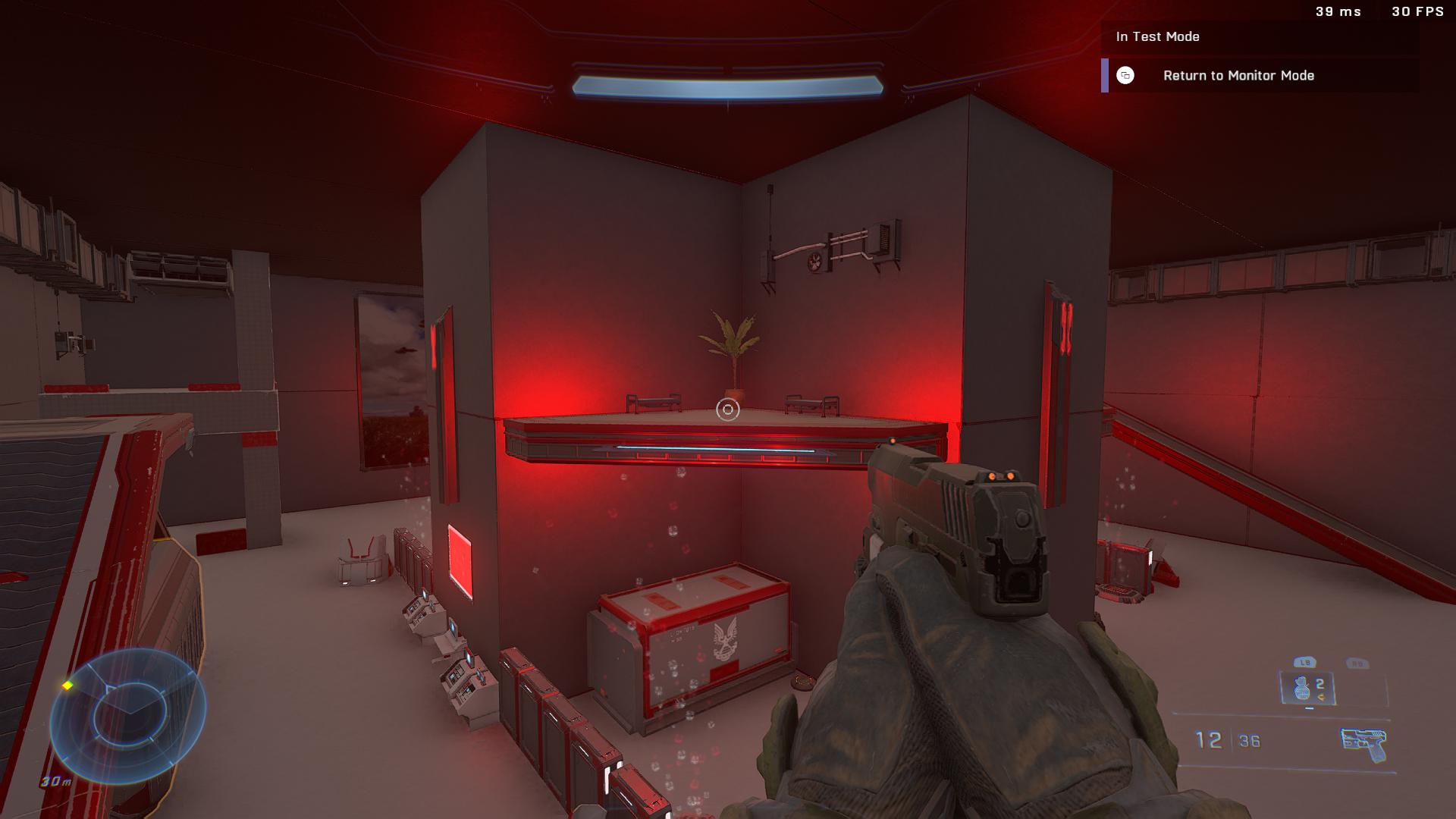Image resolution: width=1456 pixels, height=819 pixels.
Task: Click Return to Monitor Mode
Action: point(1238,76)
